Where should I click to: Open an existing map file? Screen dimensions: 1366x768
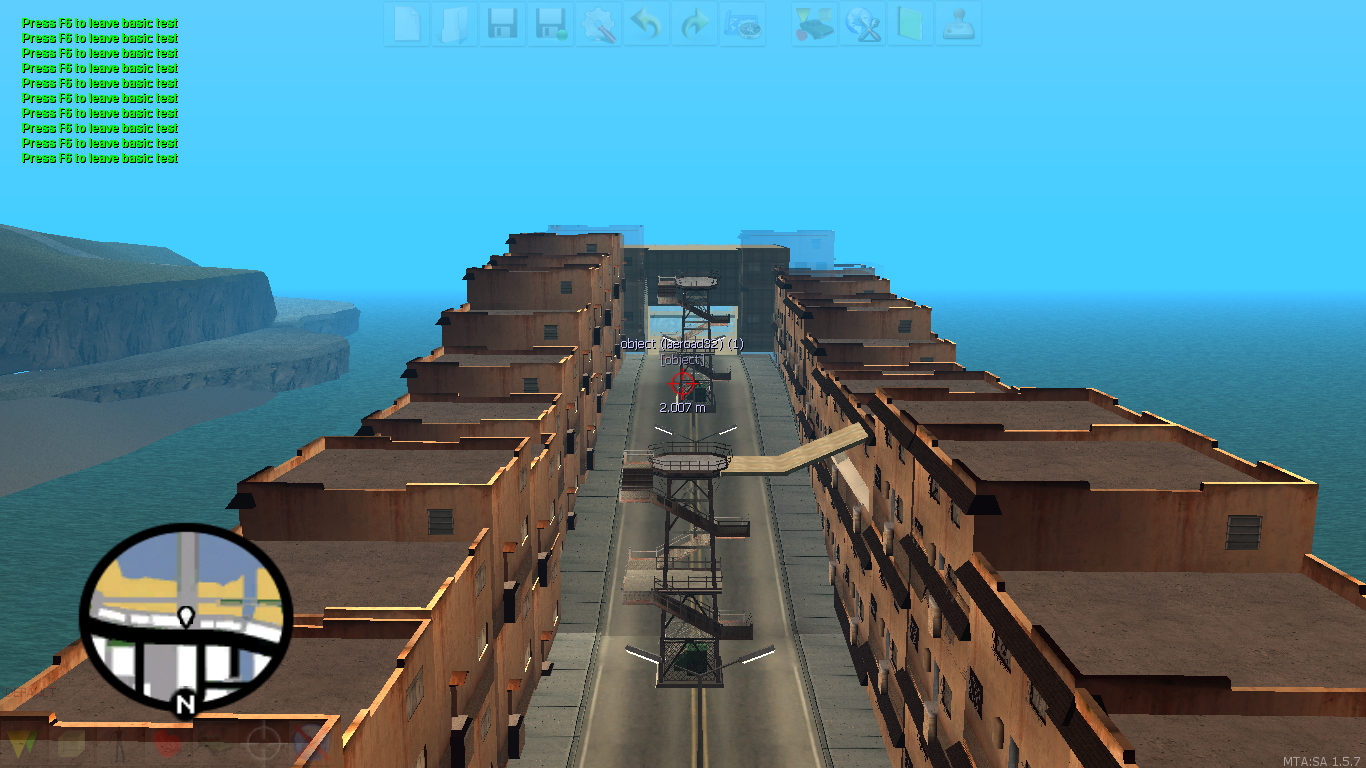click(453, 25)
